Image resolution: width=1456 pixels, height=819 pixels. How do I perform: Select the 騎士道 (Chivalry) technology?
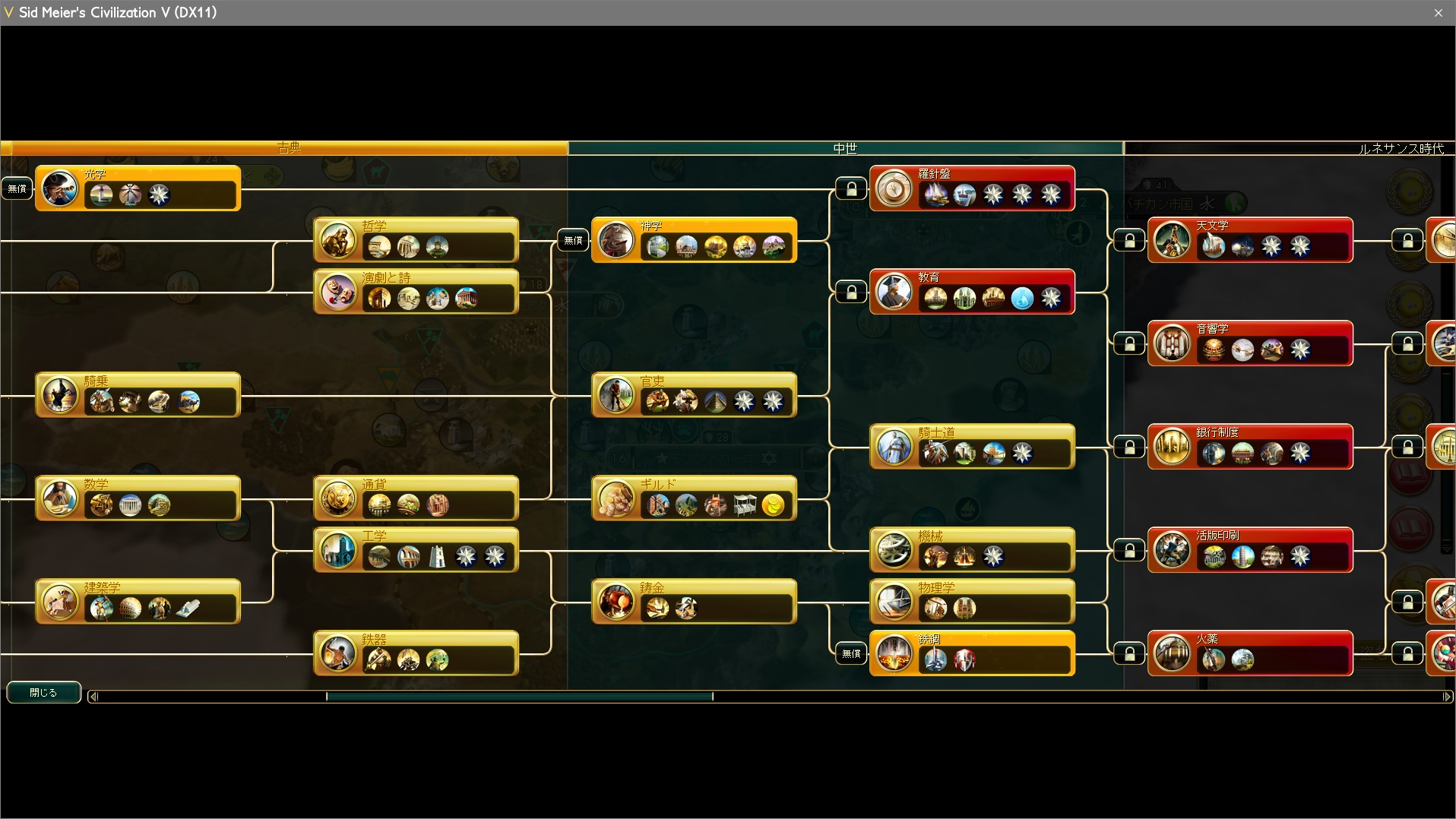coord(972,446)
